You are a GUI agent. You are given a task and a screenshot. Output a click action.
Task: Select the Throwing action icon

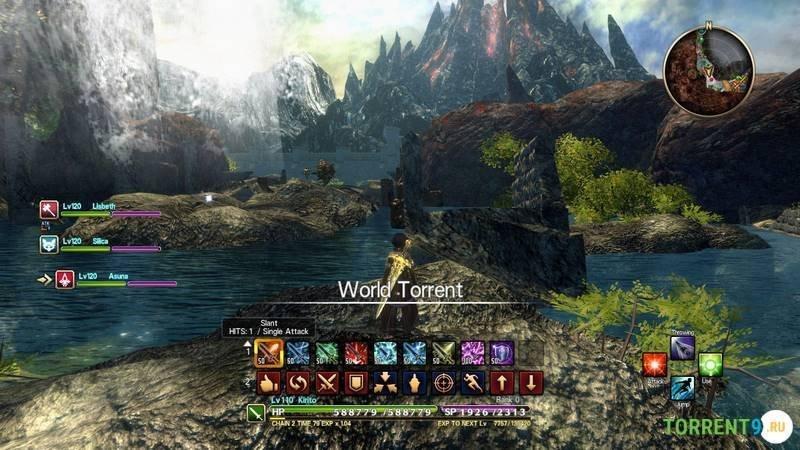coord(683,346)
